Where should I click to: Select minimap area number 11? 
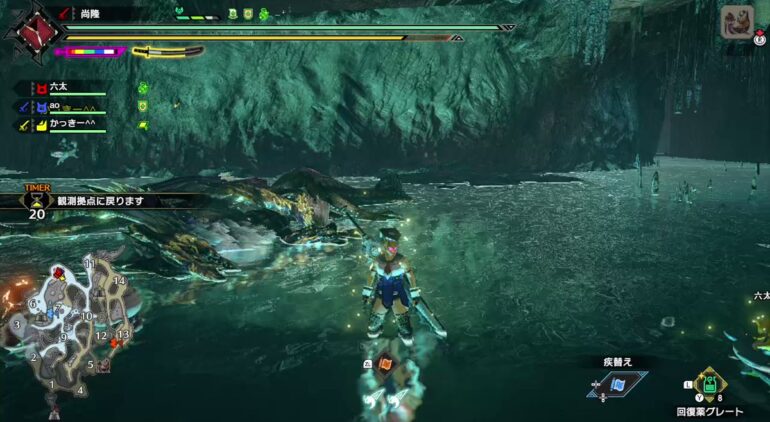point(89,263)
